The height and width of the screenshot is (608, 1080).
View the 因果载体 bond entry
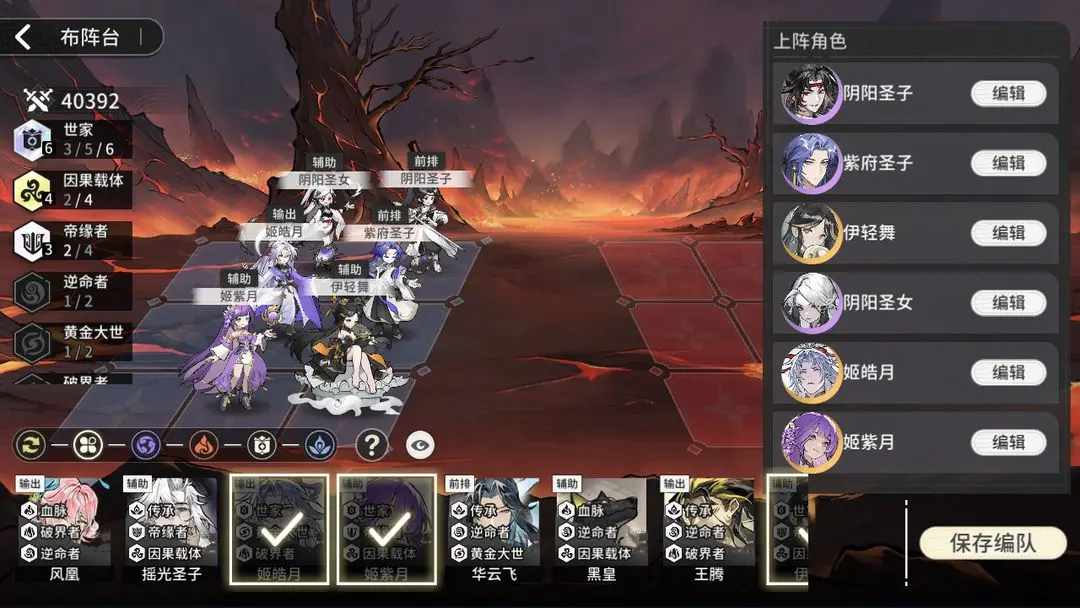coord(72,190)
